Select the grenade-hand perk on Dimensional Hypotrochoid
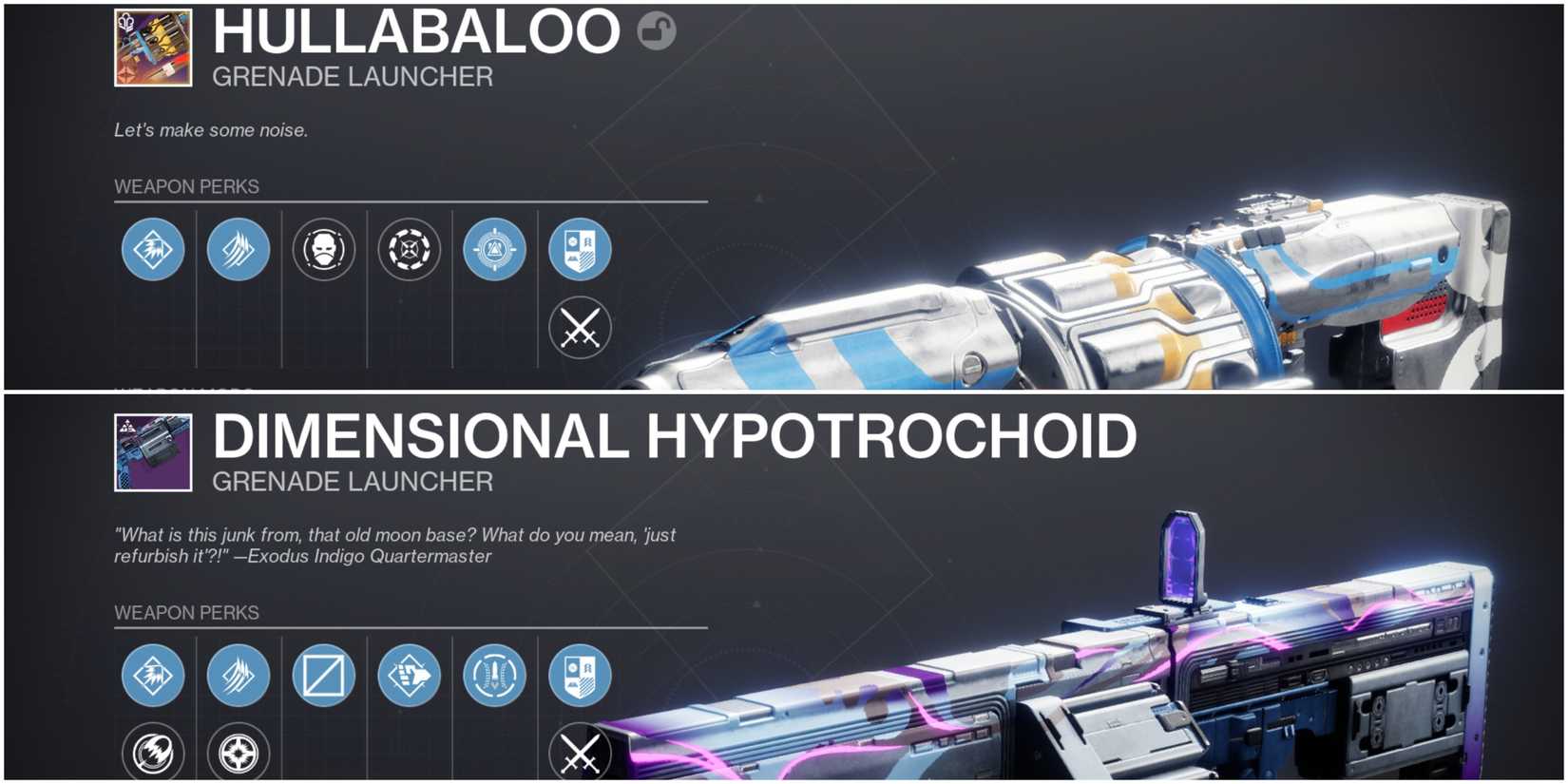Image resolution: width=1568 pixels, height=784 pixels. point(410,675)
